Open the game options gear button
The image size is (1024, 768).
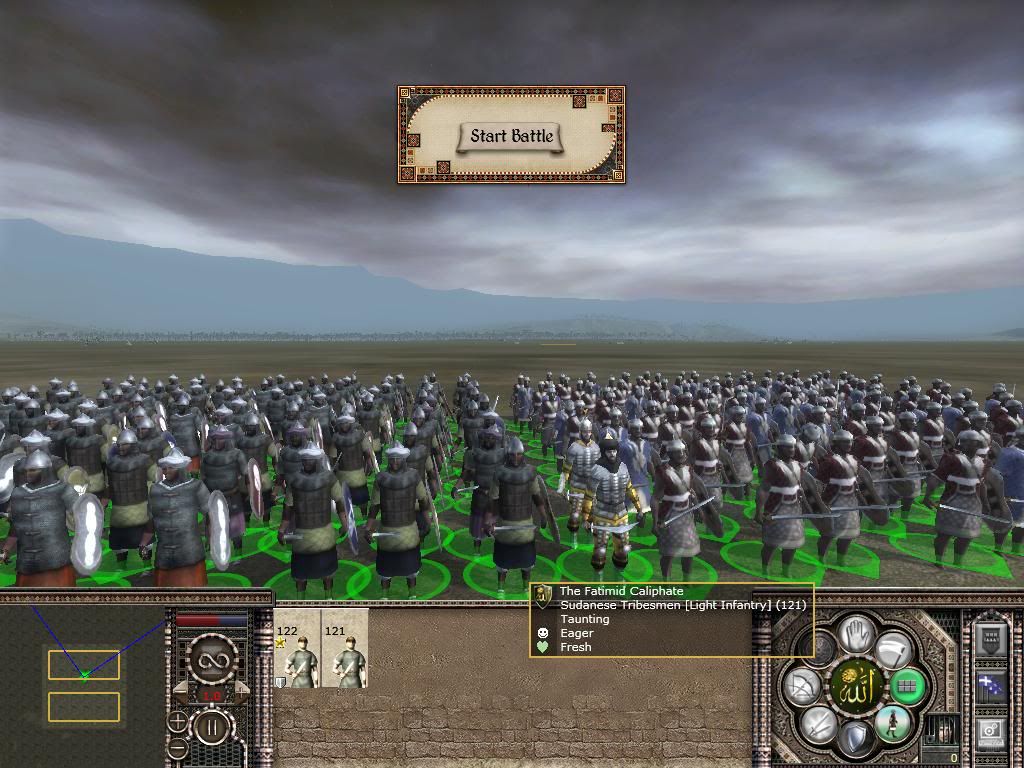click(988, 731)
